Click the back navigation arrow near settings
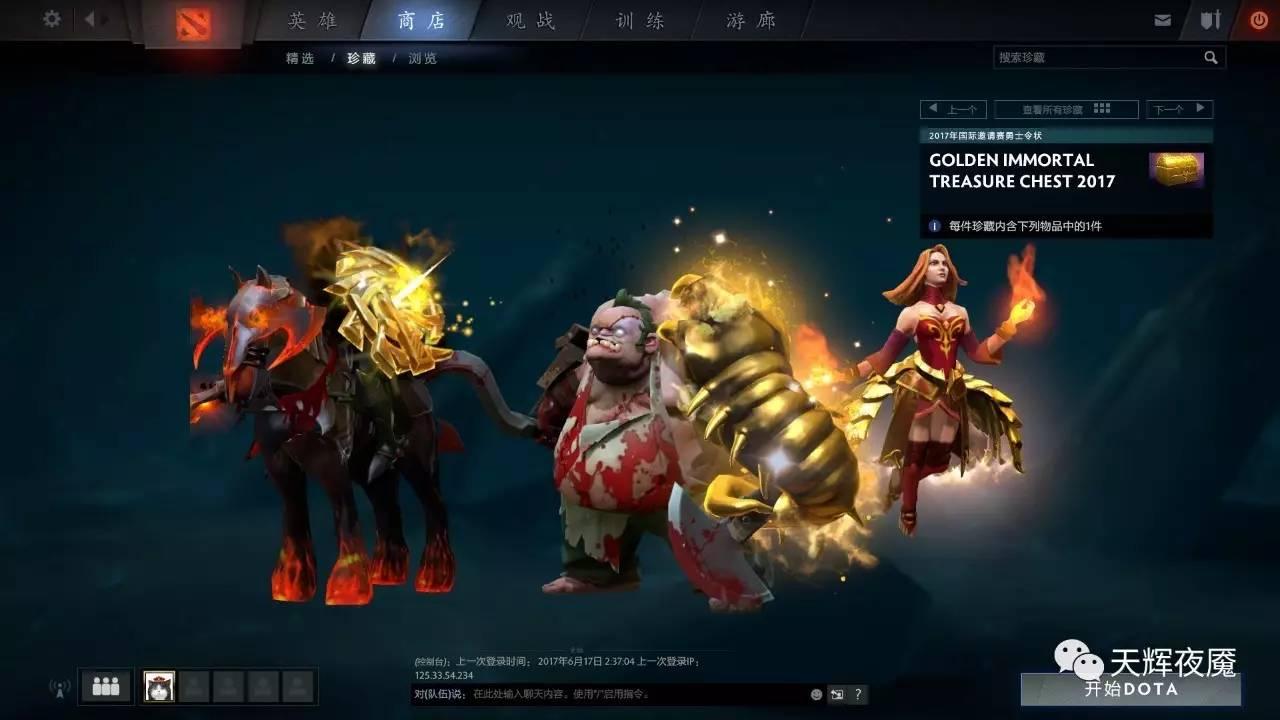1280x720 pixels. point(88,18)
